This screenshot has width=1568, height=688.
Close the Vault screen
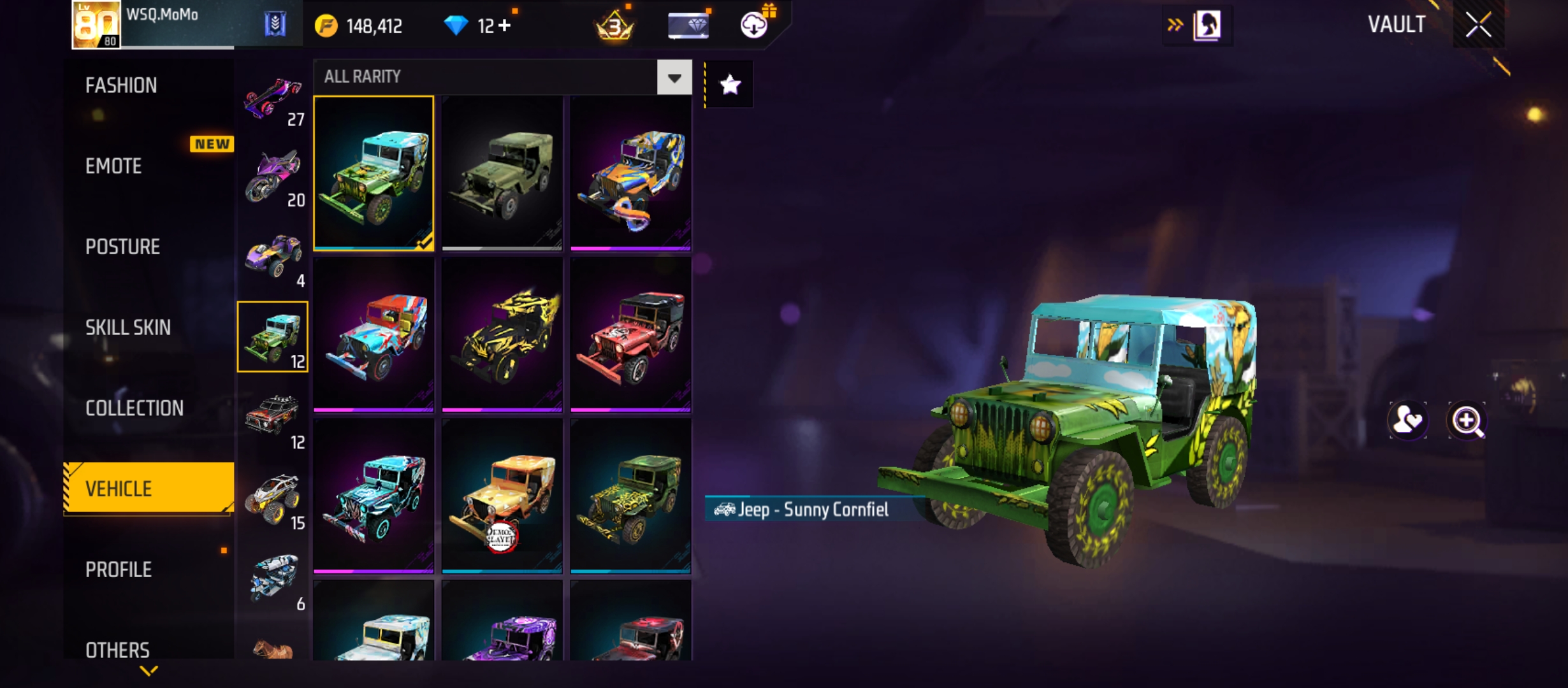pyautogui.click(x=1478, y=25)
